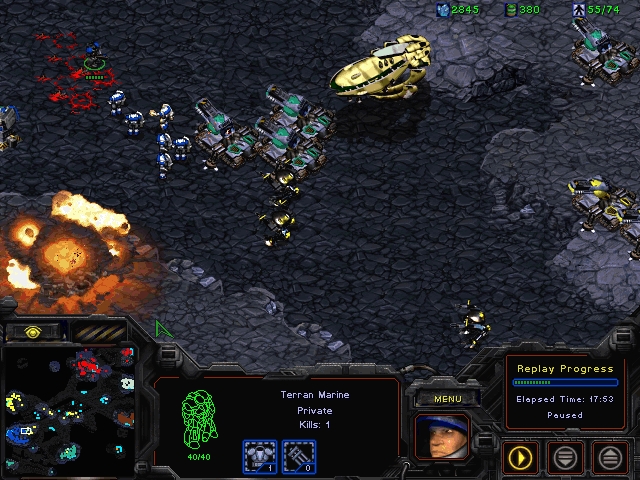Click the green Marine wireframe
This screenshot has width=640, height=480.
(x=197, y=416)
